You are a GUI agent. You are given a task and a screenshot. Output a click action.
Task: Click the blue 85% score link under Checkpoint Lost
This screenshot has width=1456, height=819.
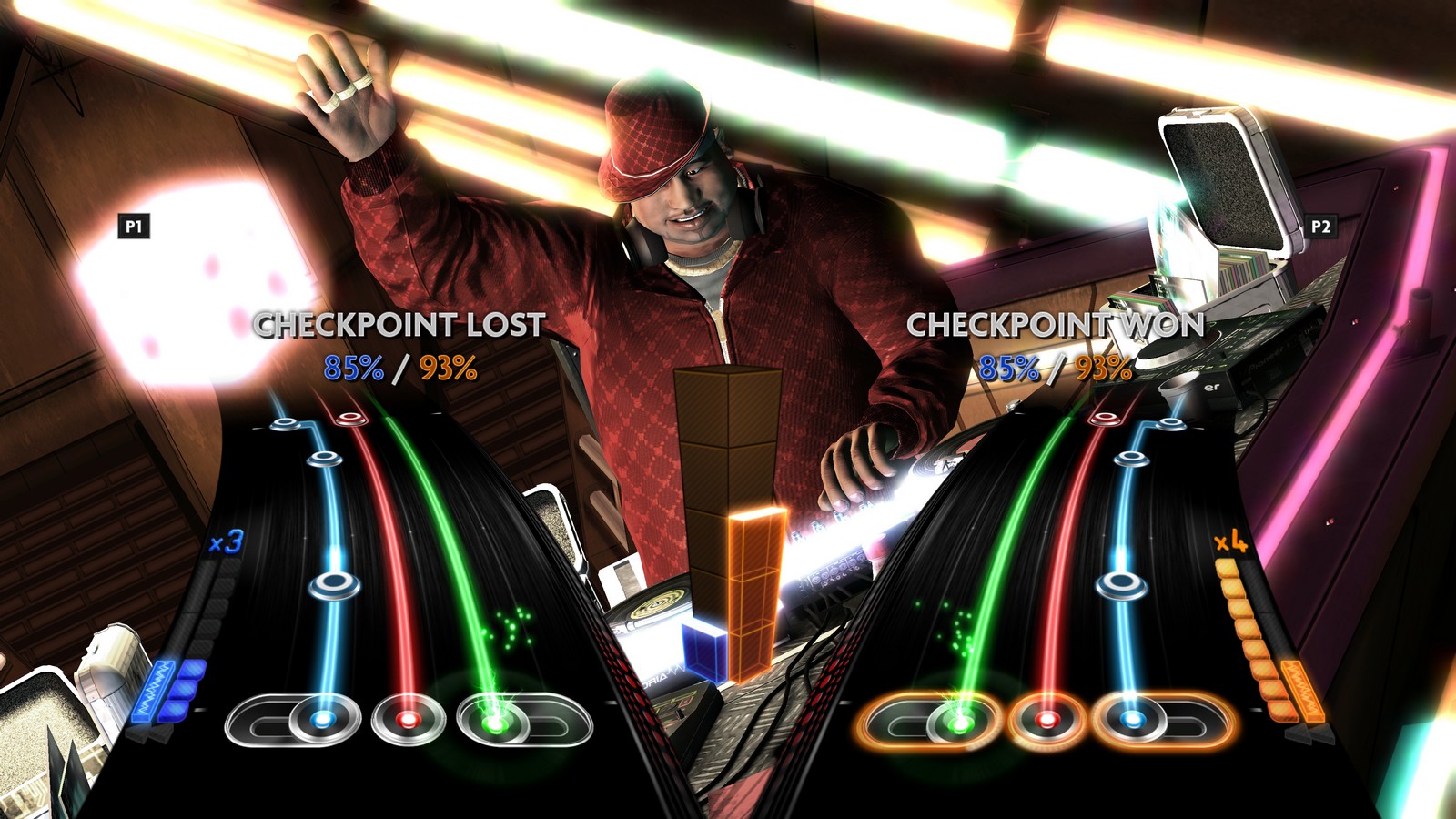click(x=355, y=369)
